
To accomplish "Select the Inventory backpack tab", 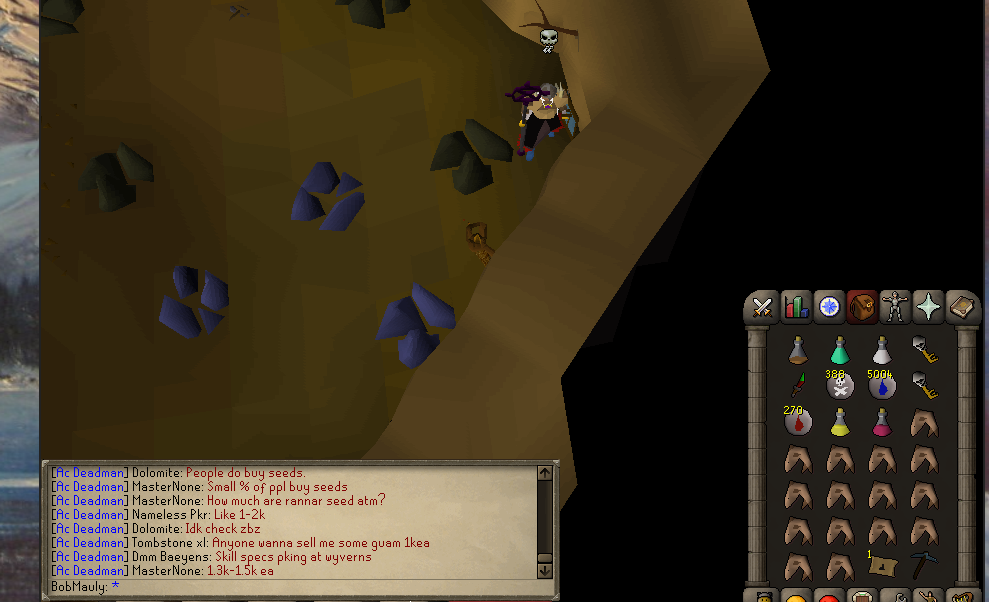I will pos(862,307).
